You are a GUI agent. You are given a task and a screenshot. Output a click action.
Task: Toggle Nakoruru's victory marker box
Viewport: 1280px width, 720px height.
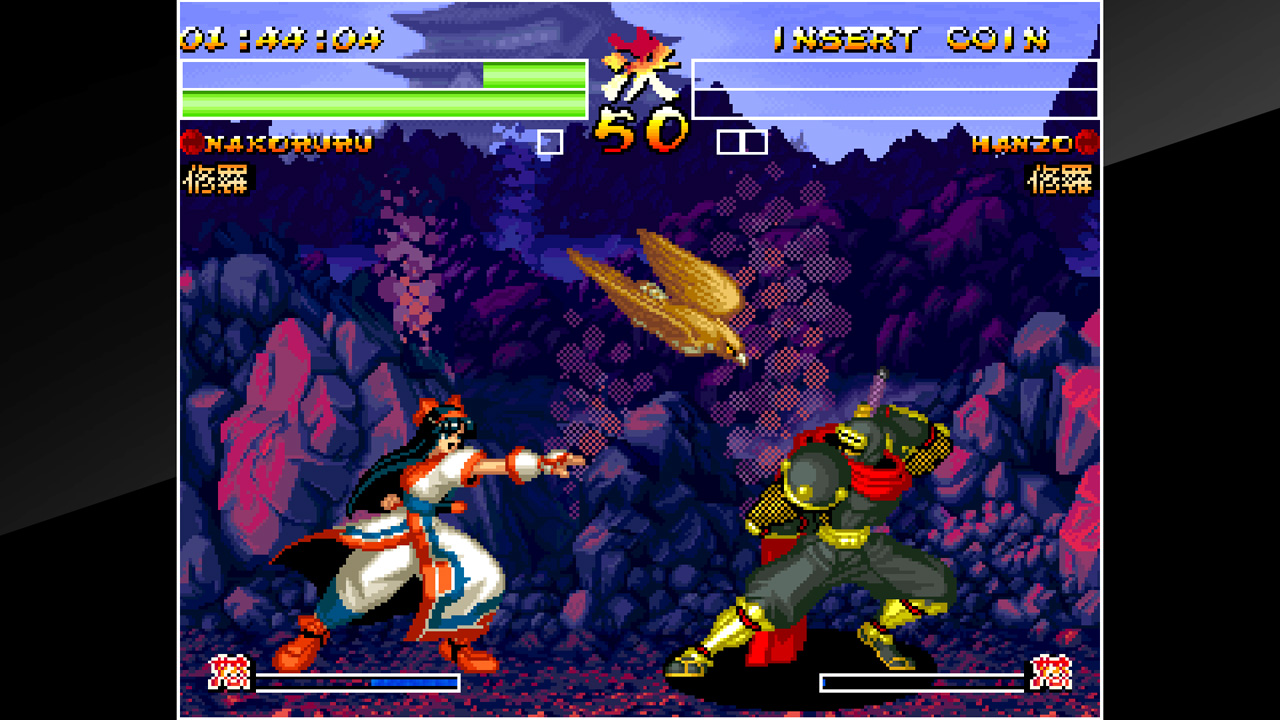pos(548,143)
